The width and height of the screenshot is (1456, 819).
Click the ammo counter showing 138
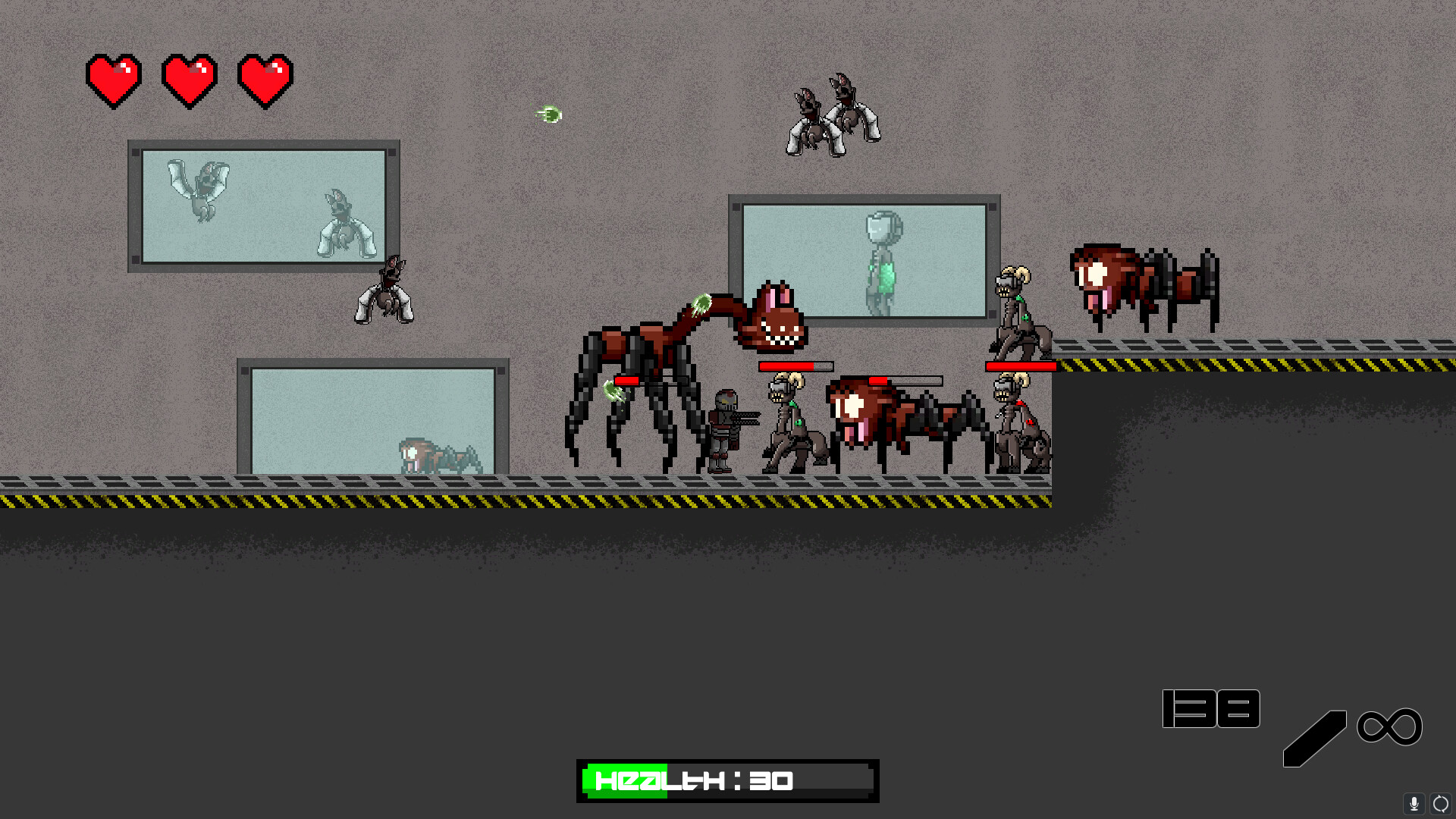[x=1211, y=708]
